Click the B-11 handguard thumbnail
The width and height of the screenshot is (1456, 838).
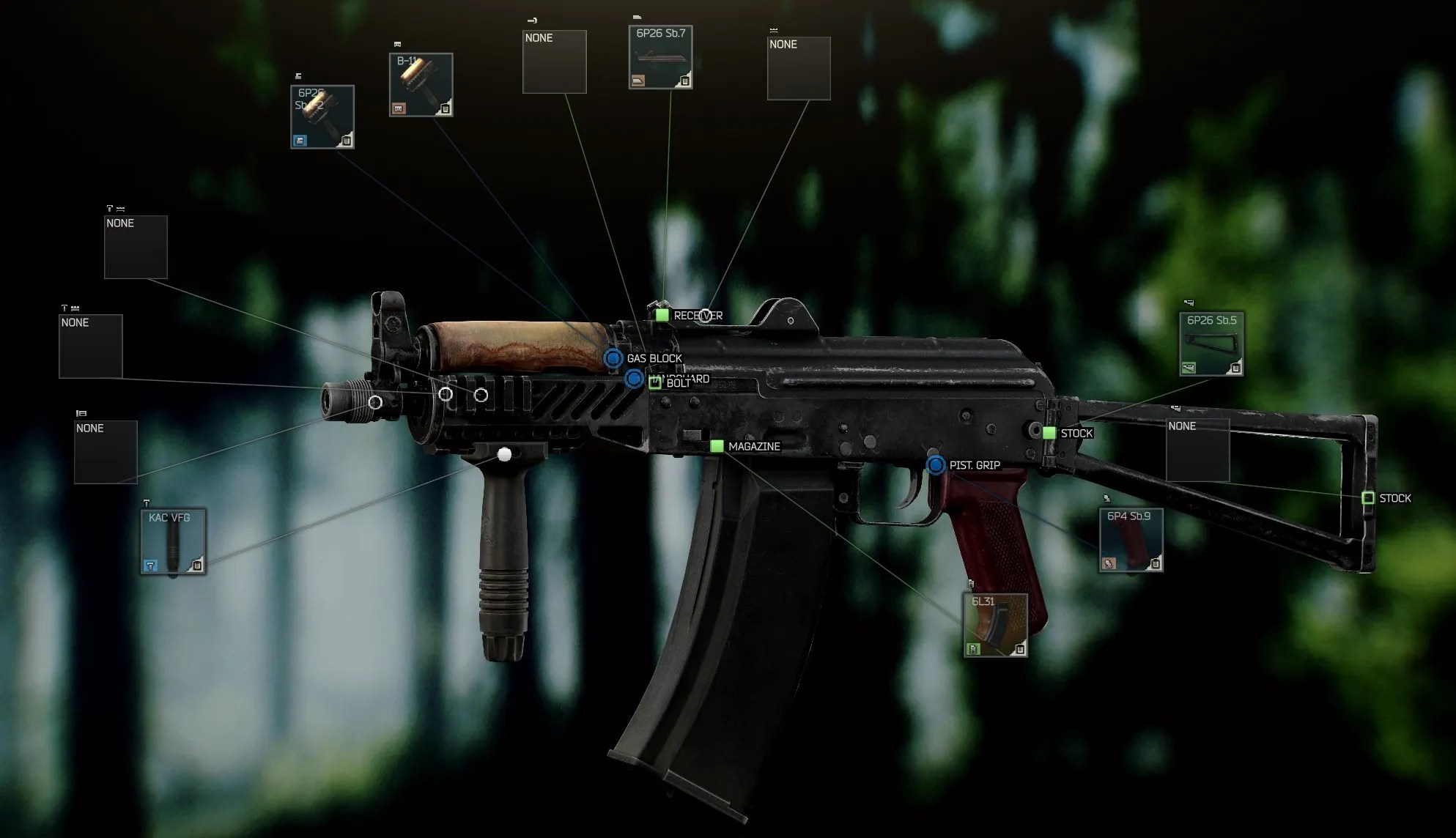420,82
